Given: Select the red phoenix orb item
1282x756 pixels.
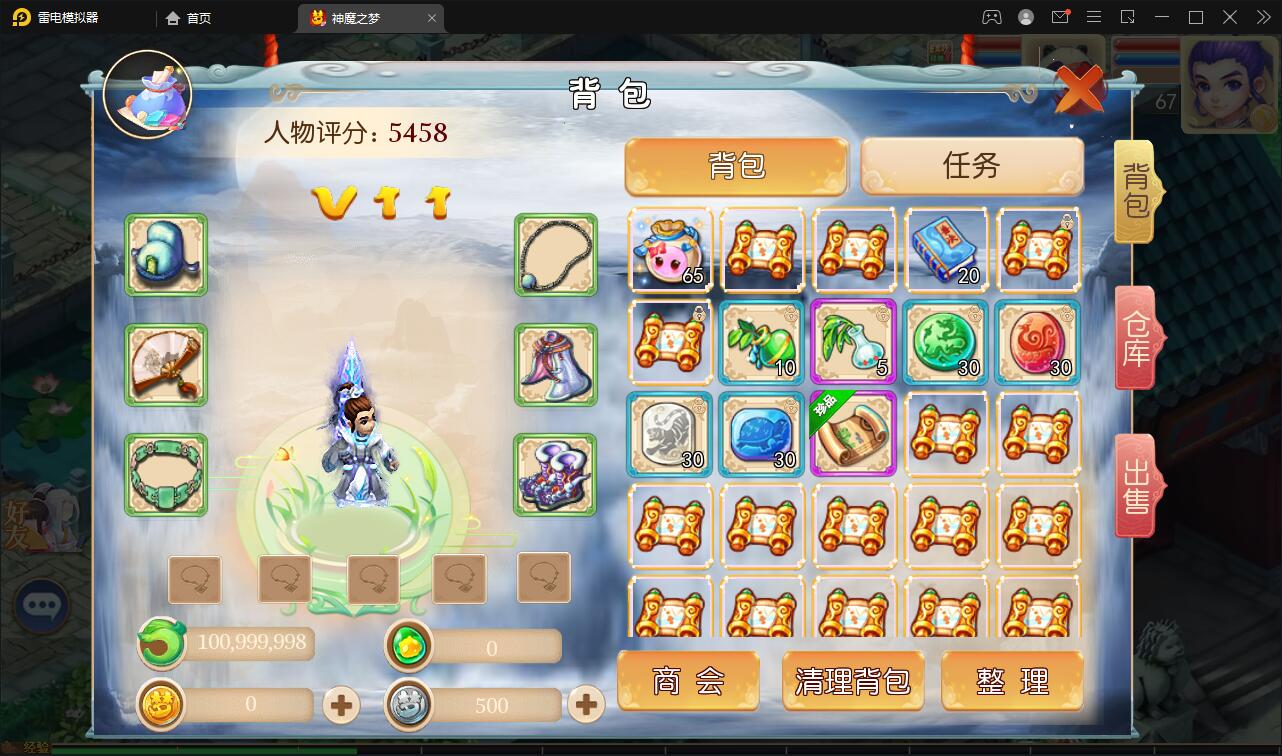Looking at the screenshot, I should click(x=1037, y=343).
